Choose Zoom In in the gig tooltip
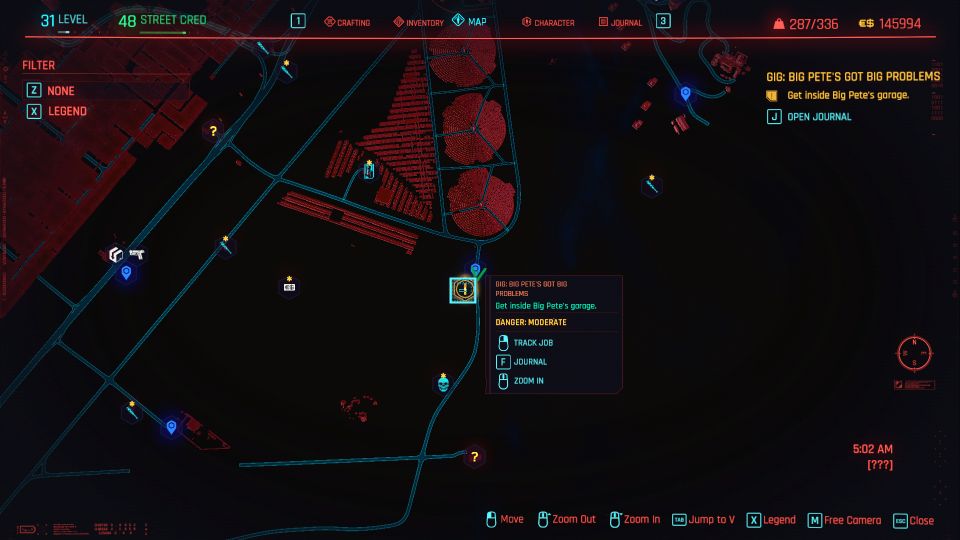 (528, 380)
